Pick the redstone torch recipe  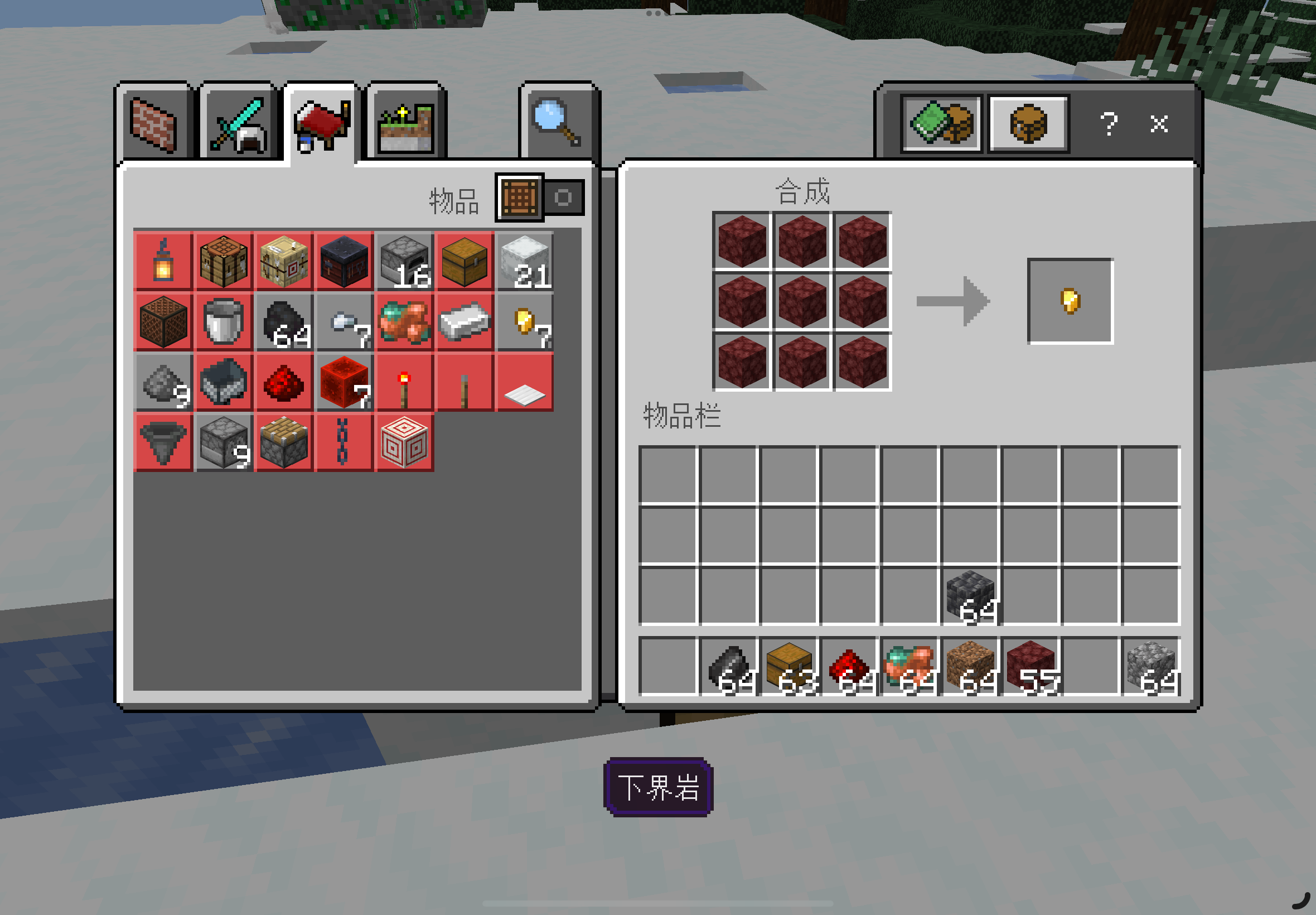(404, 382)
